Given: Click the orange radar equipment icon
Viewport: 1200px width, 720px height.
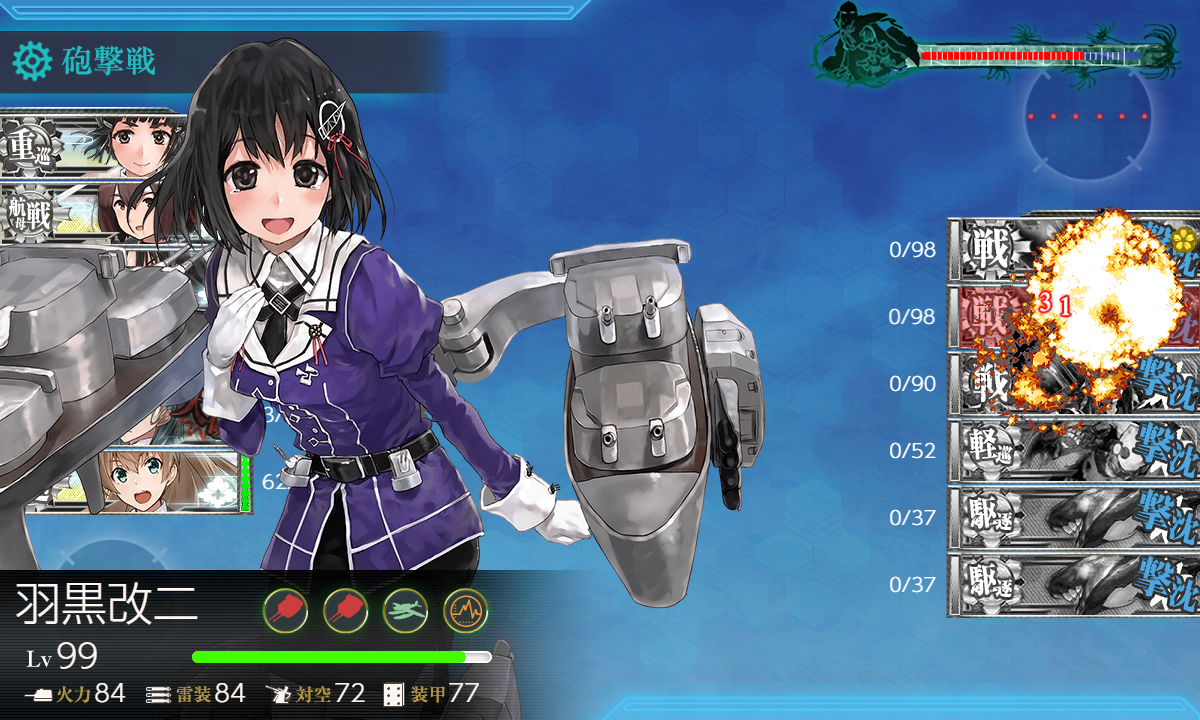Looking at the screenshot, I should [x=465, y=607].
